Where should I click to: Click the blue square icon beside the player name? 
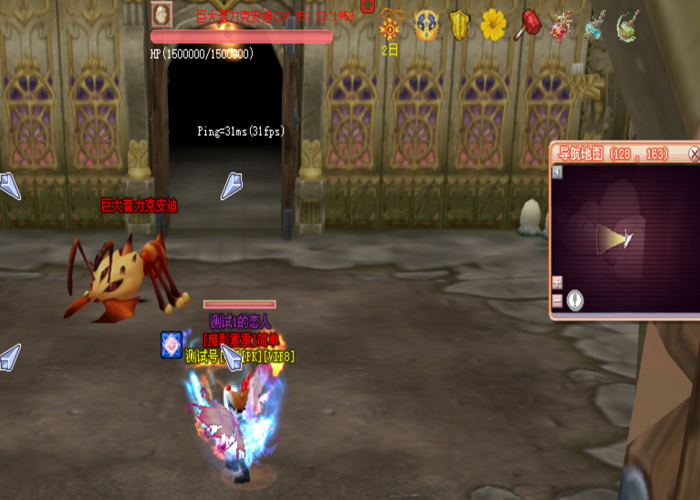tap(172, 344)
